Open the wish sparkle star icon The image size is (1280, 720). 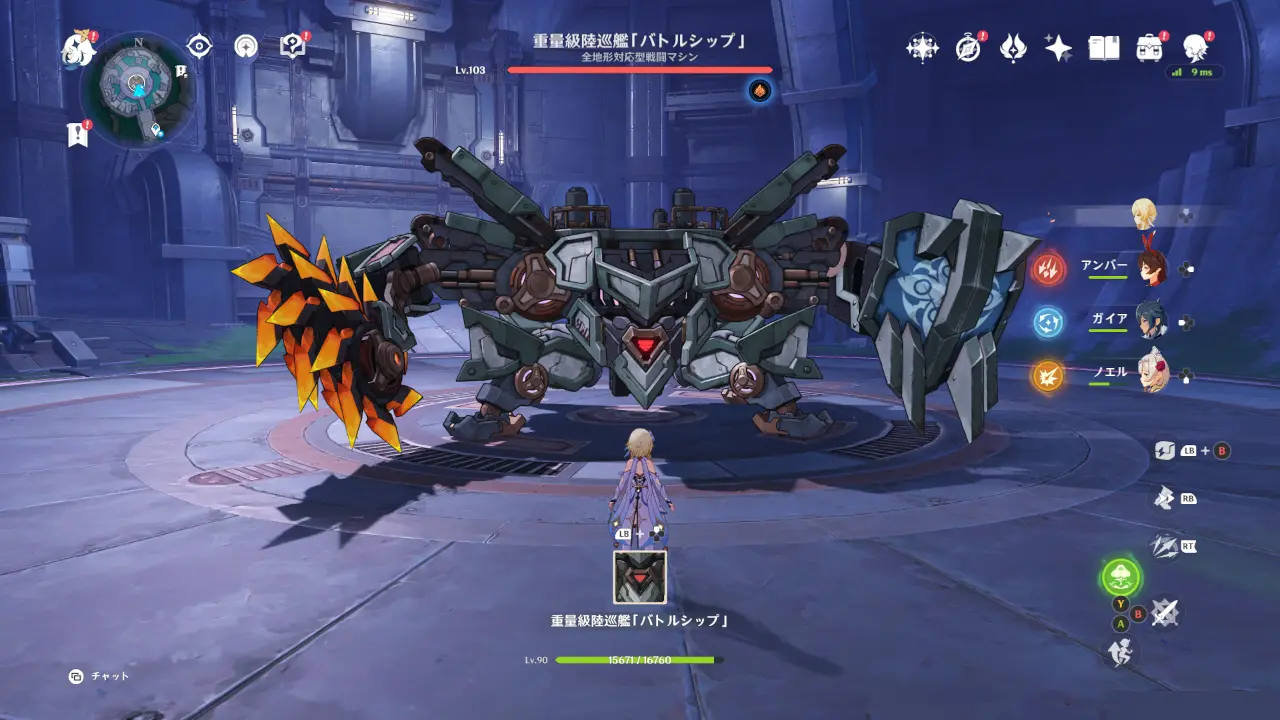(x=1058, y=48)
